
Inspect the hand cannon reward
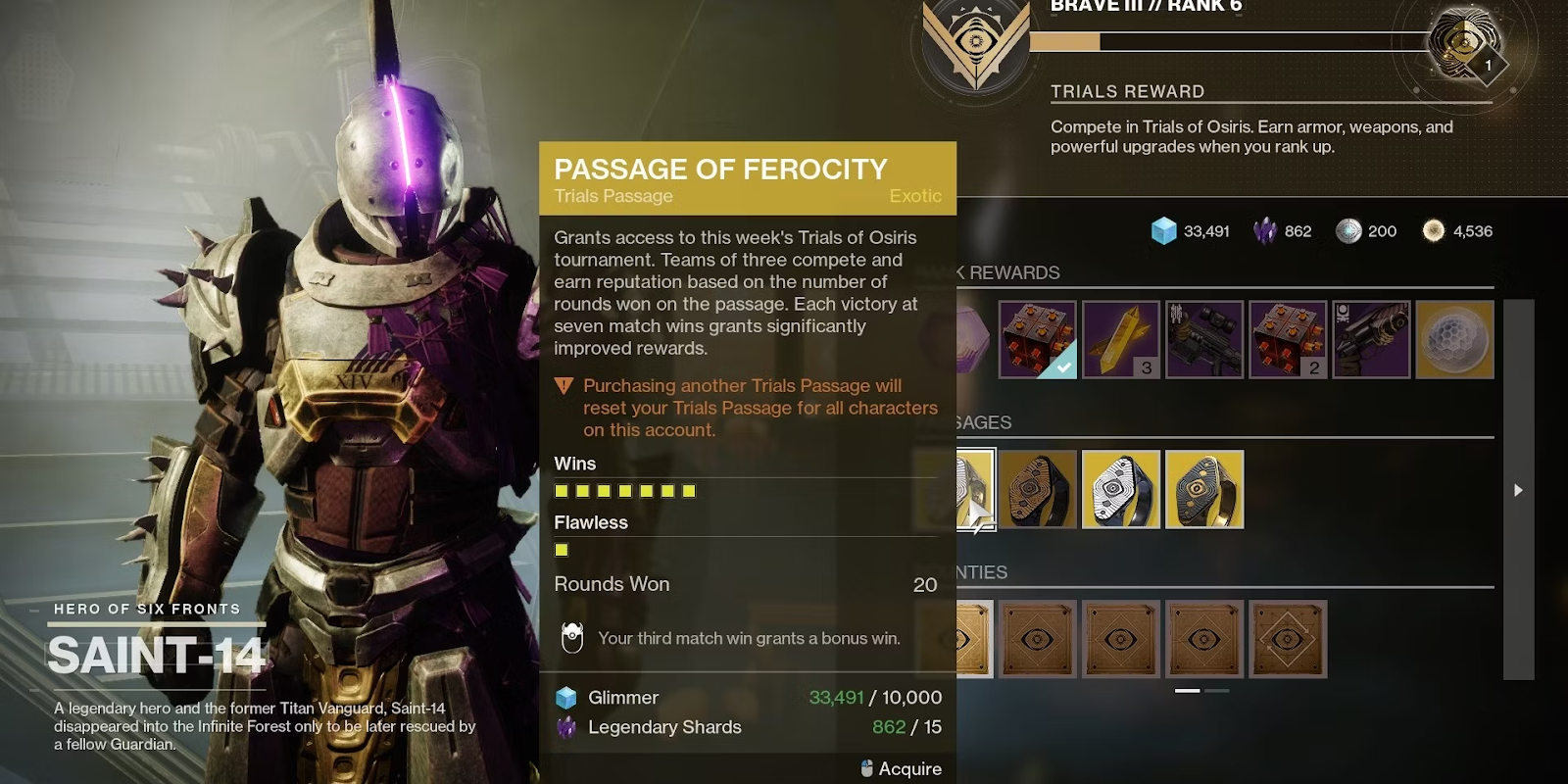pyautogui.click(x=1371, y=339)
